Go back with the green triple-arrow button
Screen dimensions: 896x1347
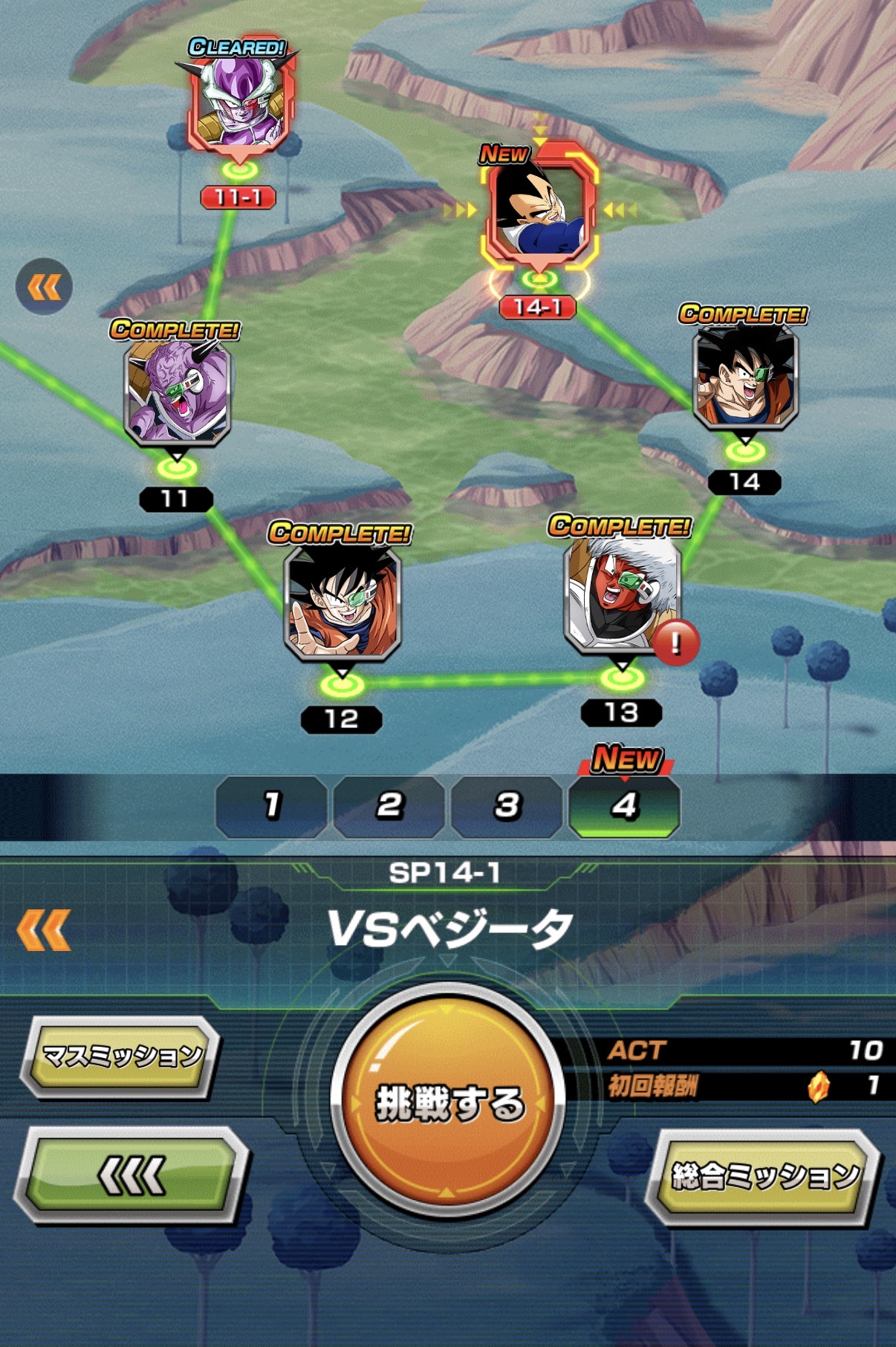tap(132, 1175)
